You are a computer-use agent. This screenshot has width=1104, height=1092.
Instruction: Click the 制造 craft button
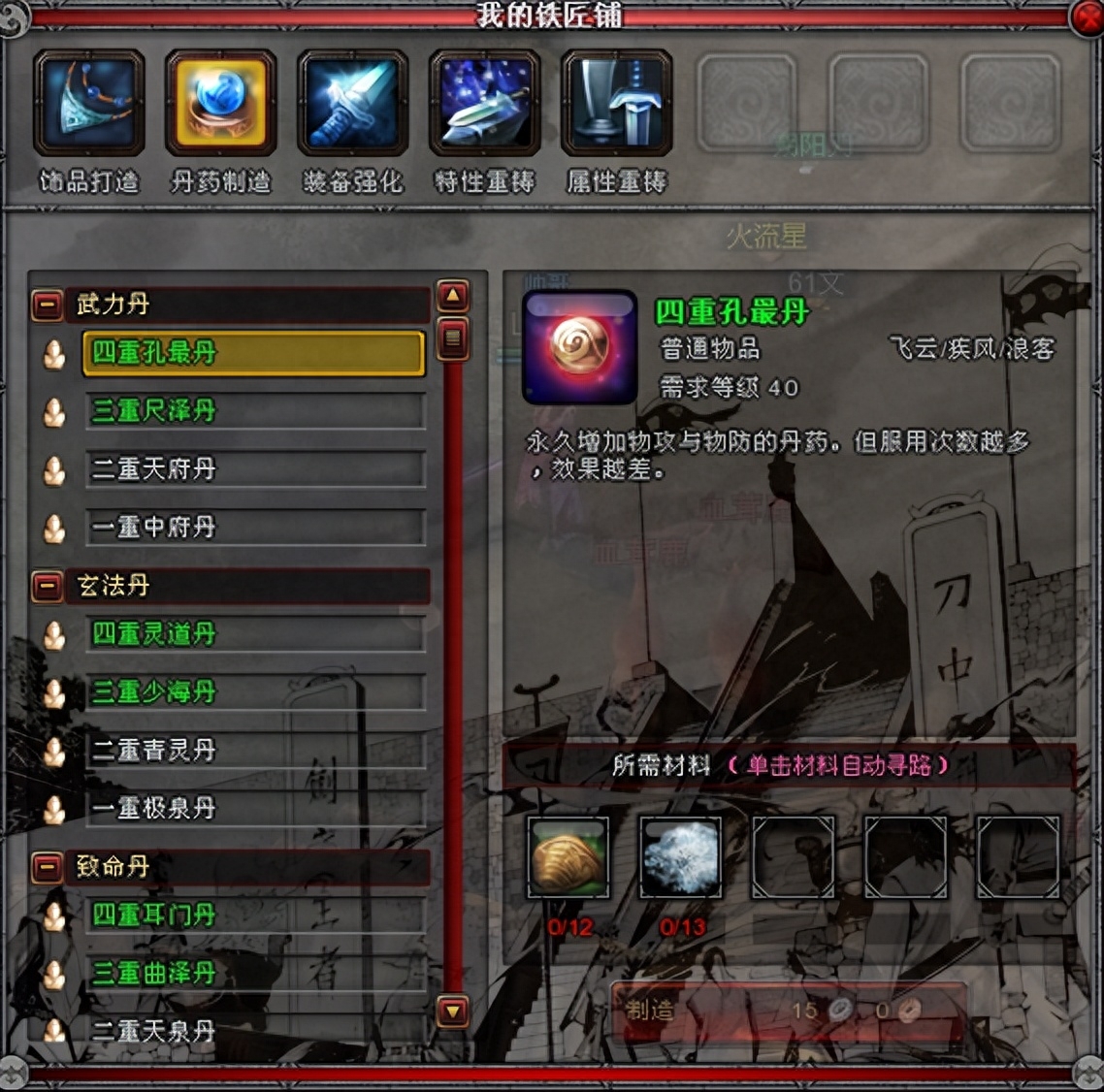(650, 1011)
